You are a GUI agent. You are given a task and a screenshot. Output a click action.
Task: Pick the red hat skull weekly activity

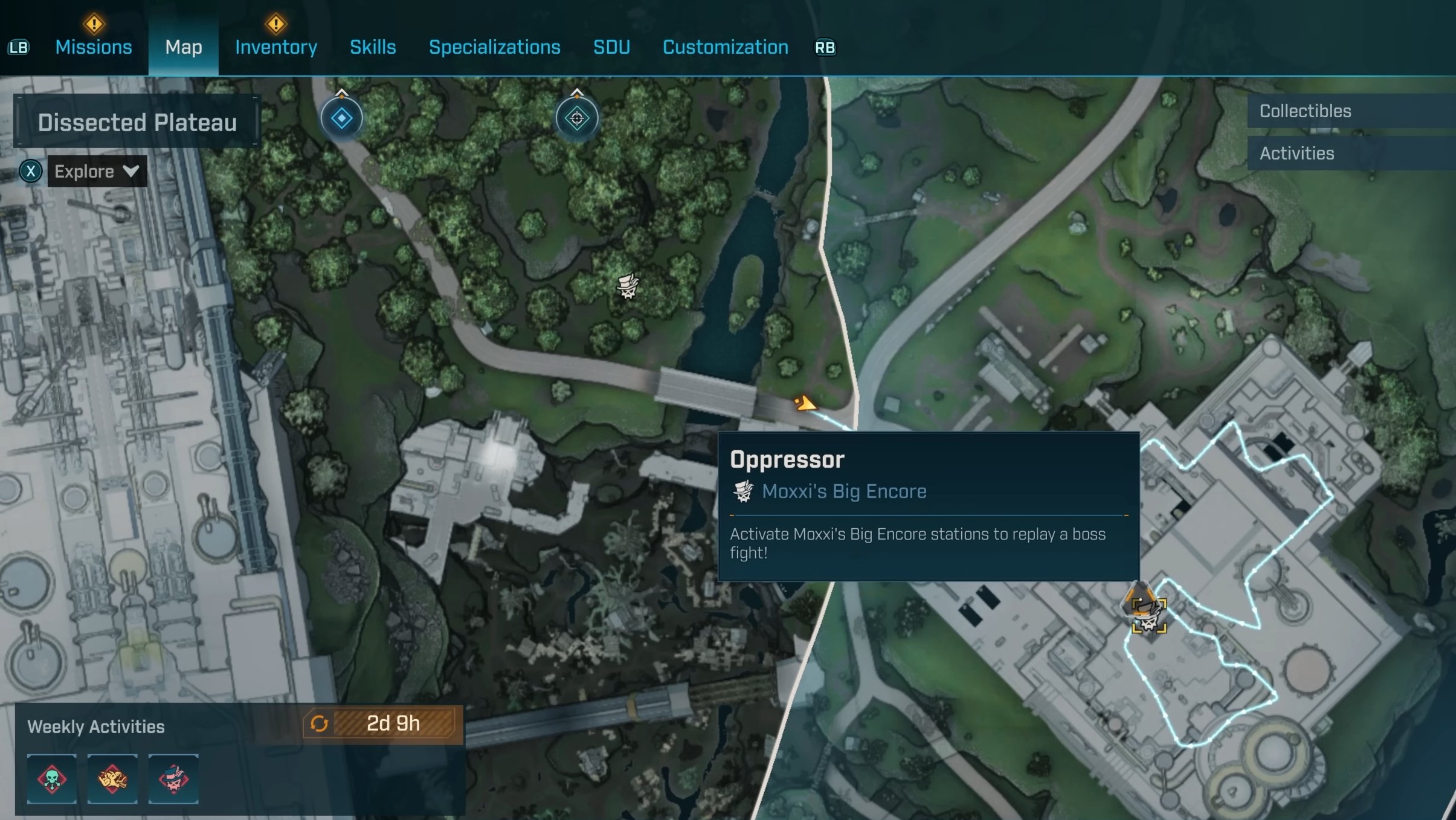(x=173, y=779)
